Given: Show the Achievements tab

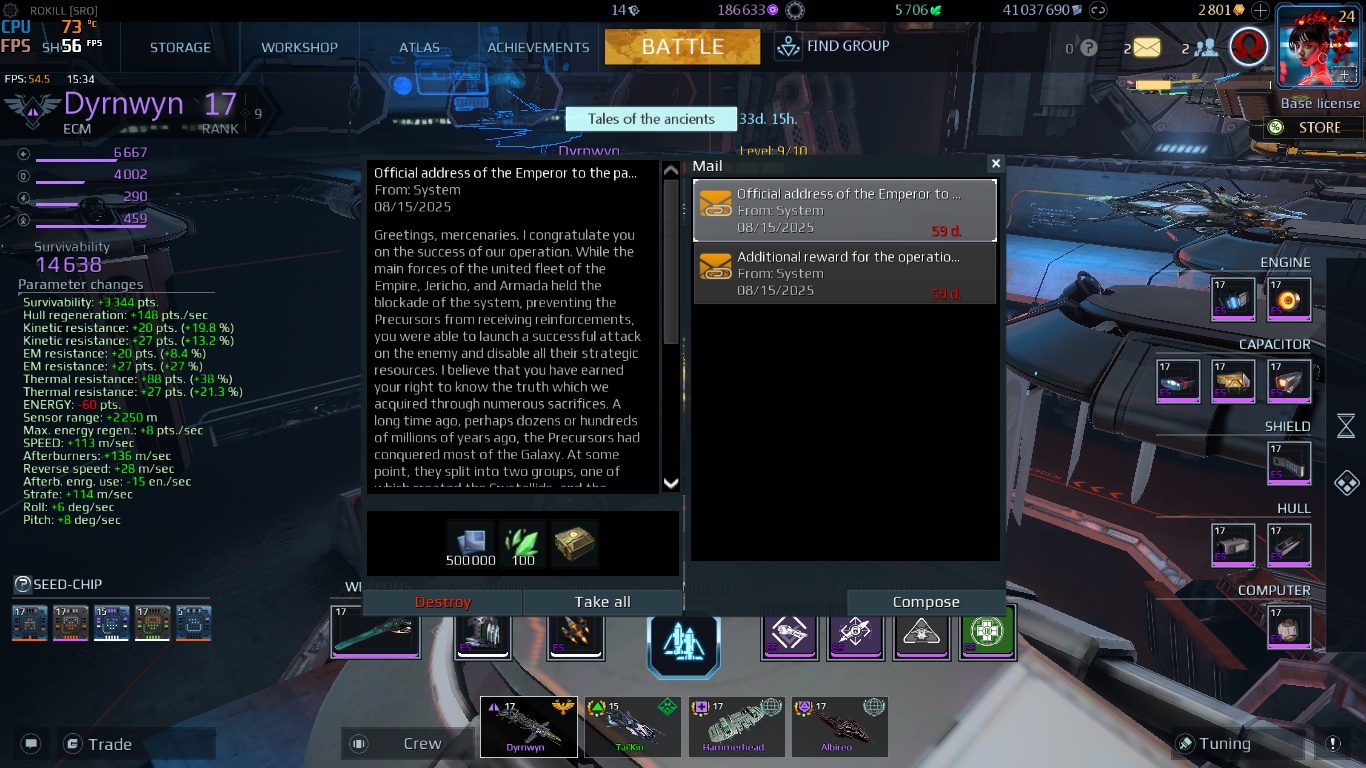Looking at the screenshot, I should tap(538, 47).
